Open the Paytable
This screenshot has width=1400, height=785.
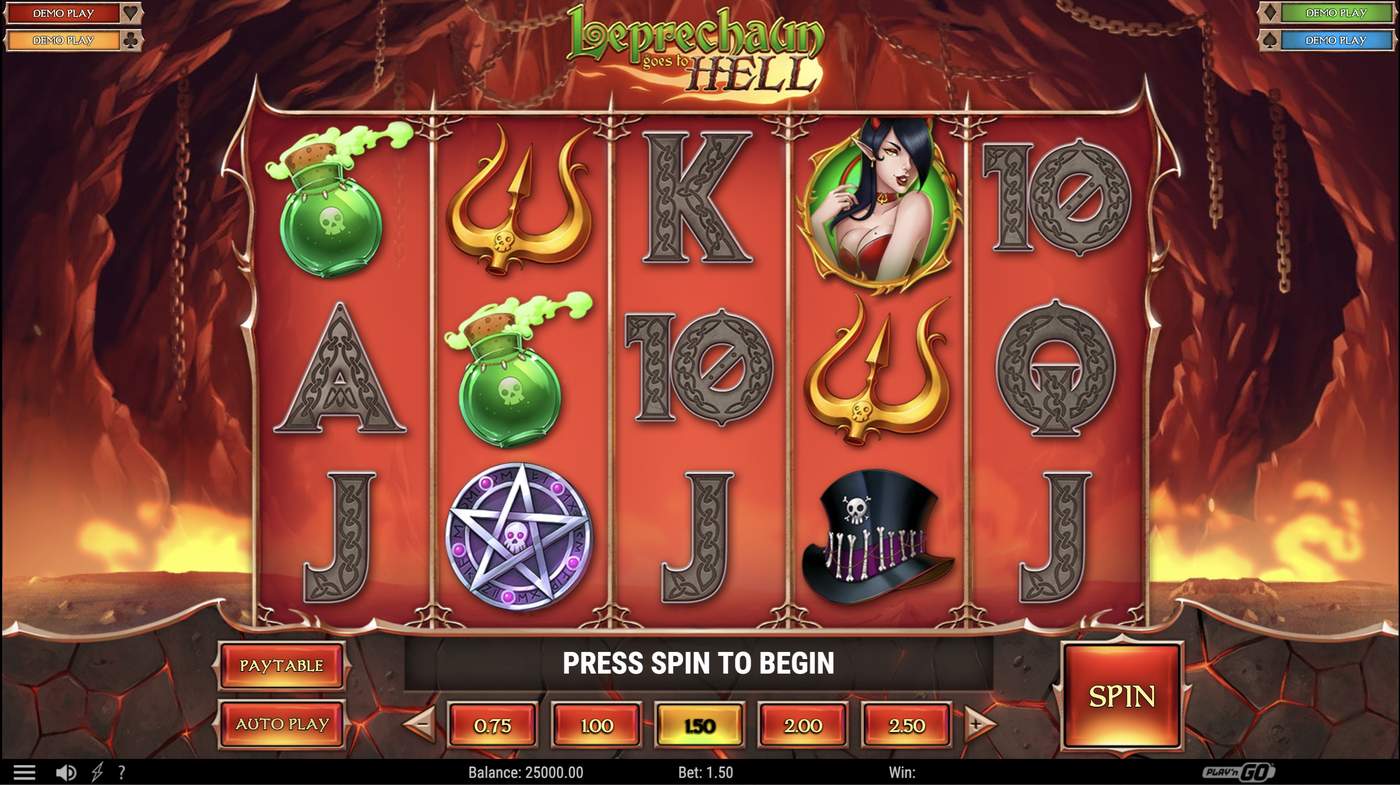pos(281,665)
